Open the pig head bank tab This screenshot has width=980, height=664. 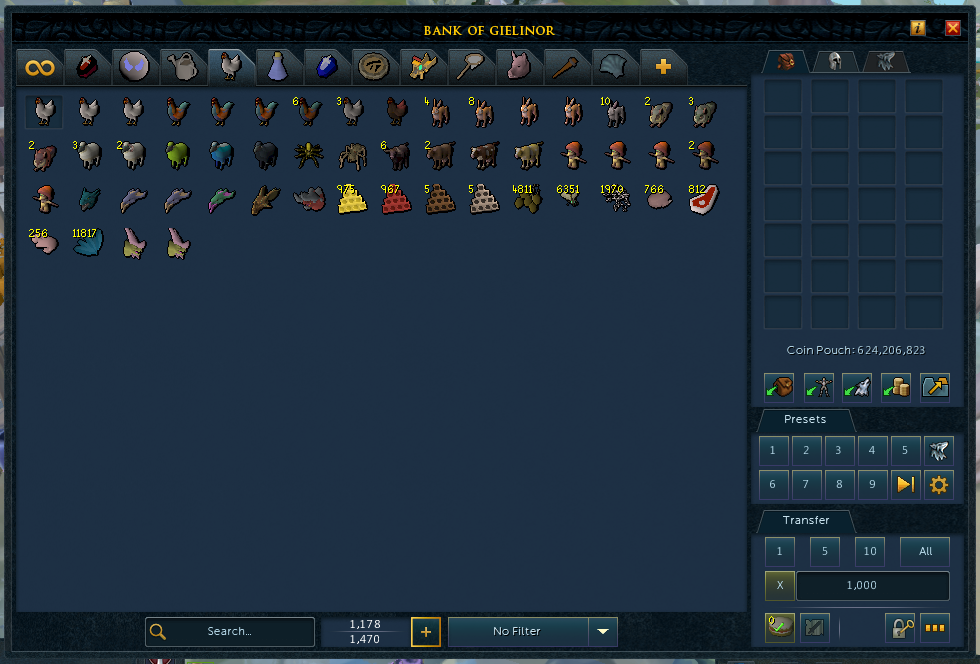point(518,67)
